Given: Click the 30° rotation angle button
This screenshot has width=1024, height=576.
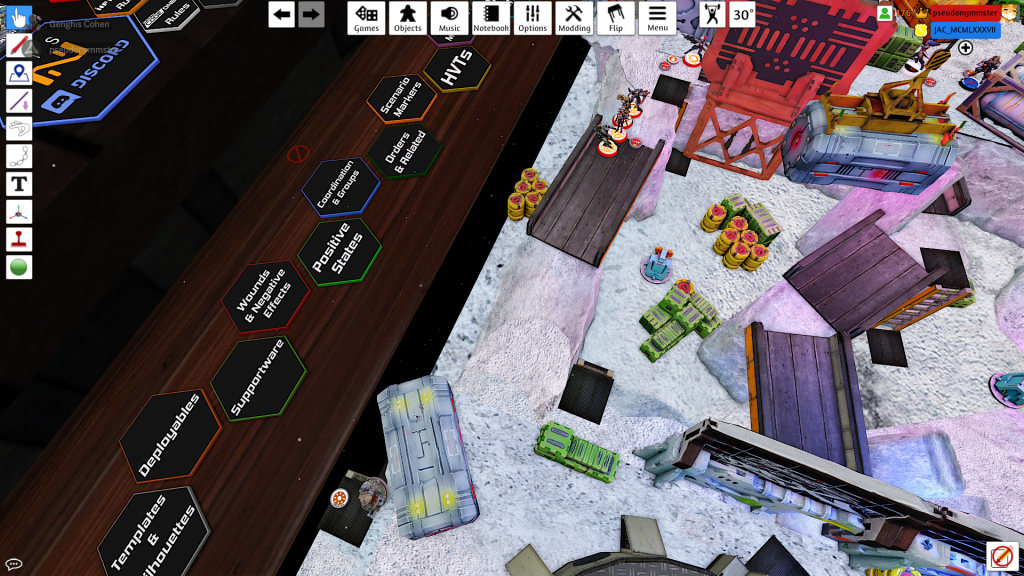Looking at the screenshot, I should [743, 14].
